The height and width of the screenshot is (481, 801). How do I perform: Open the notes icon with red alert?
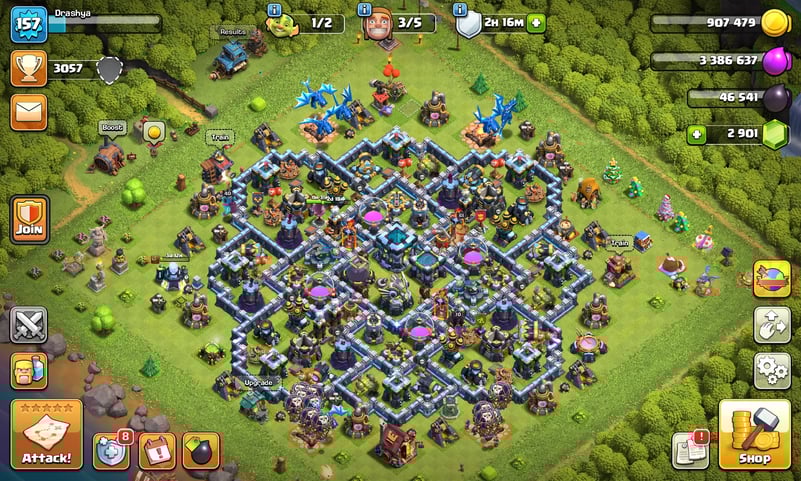click(691, 451)
